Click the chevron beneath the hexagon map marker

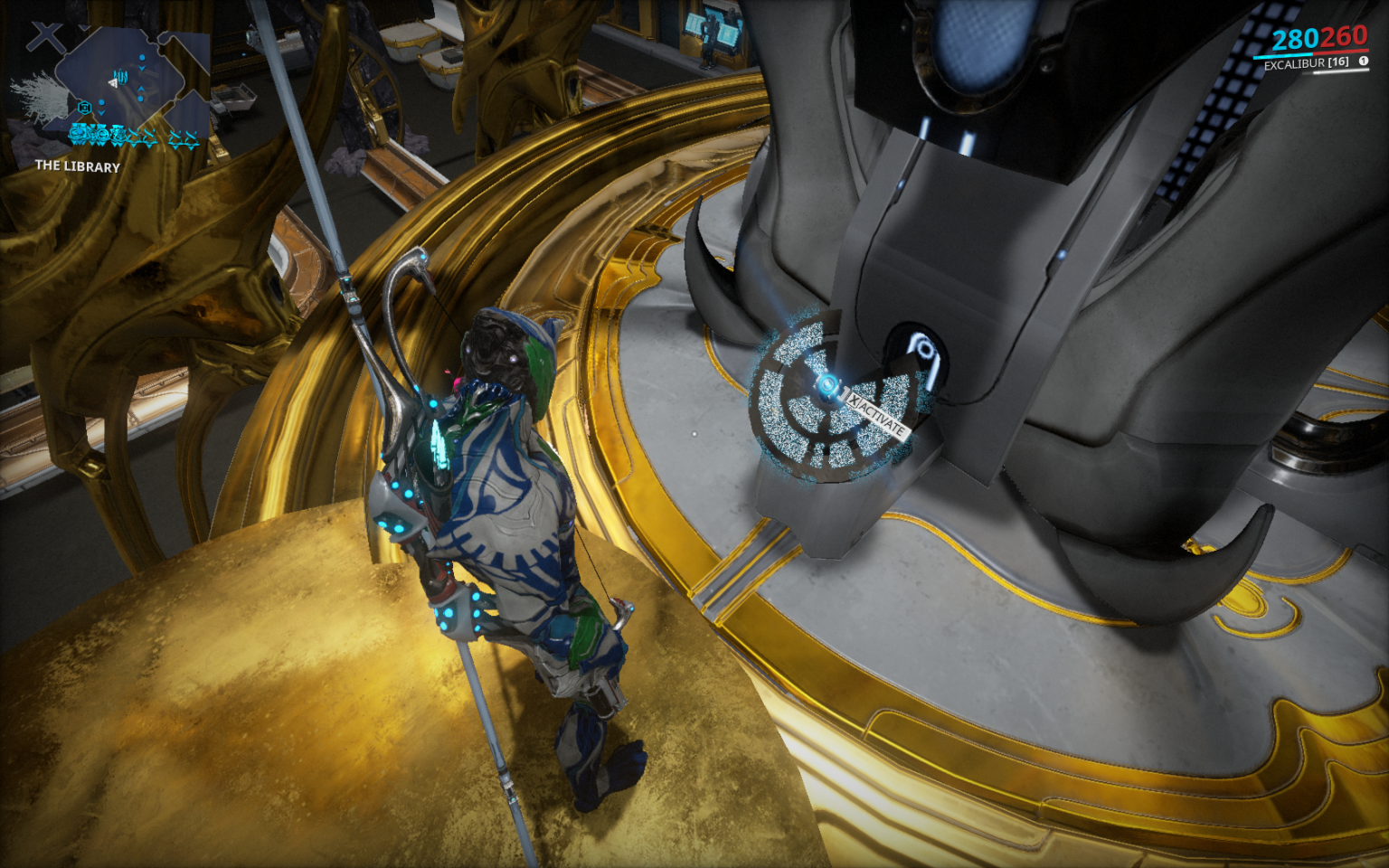click(100, 113)
